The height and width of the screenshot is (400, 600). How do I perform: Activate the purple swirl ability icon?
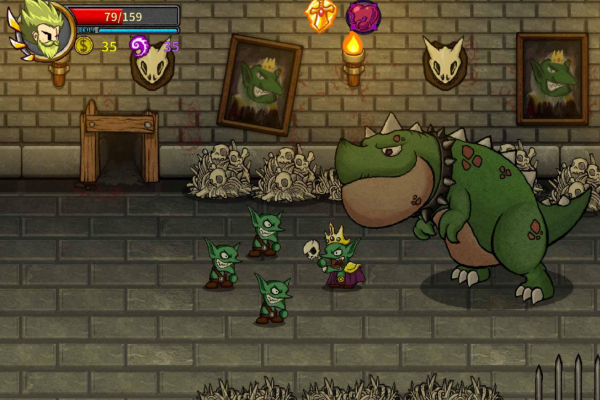[x=364, y=14]
